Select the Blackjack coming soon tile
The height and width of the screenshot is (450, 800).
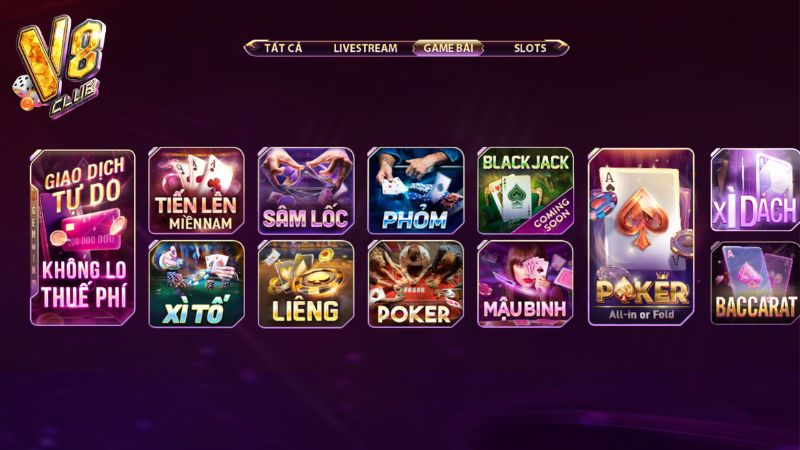point(525,191)
